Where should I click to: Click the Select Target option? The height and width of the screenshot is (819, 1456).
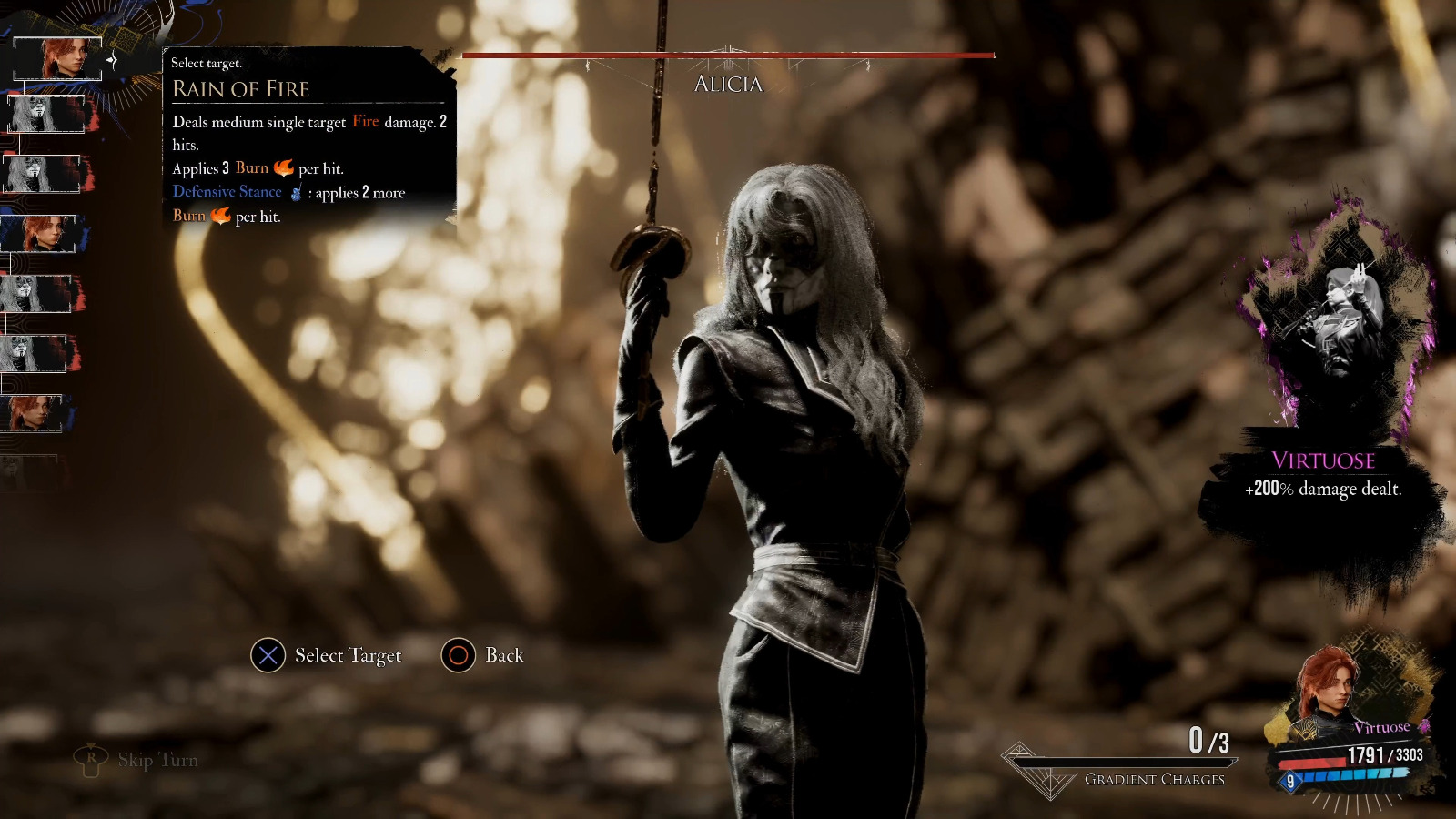(326, 655)
